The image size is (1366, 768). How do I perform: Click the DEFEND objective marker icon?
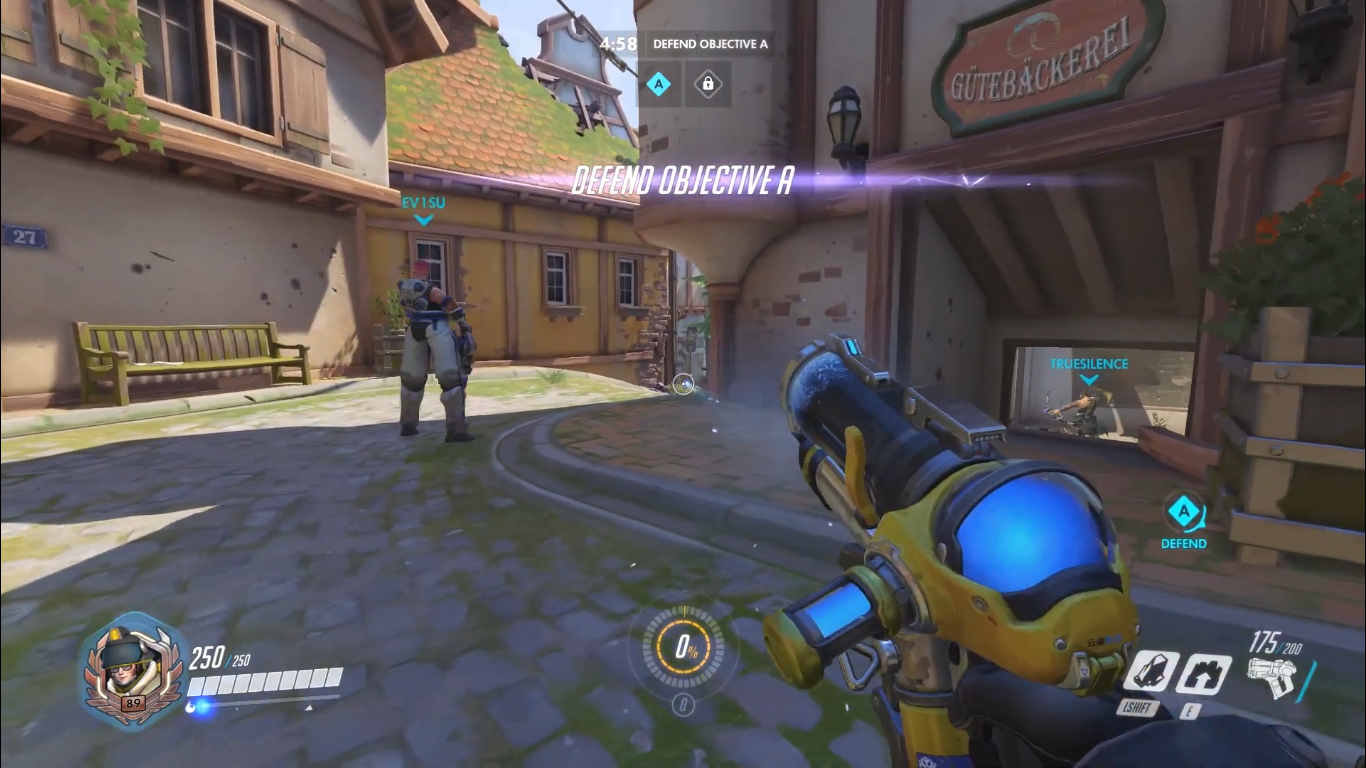coord(1184,512)
